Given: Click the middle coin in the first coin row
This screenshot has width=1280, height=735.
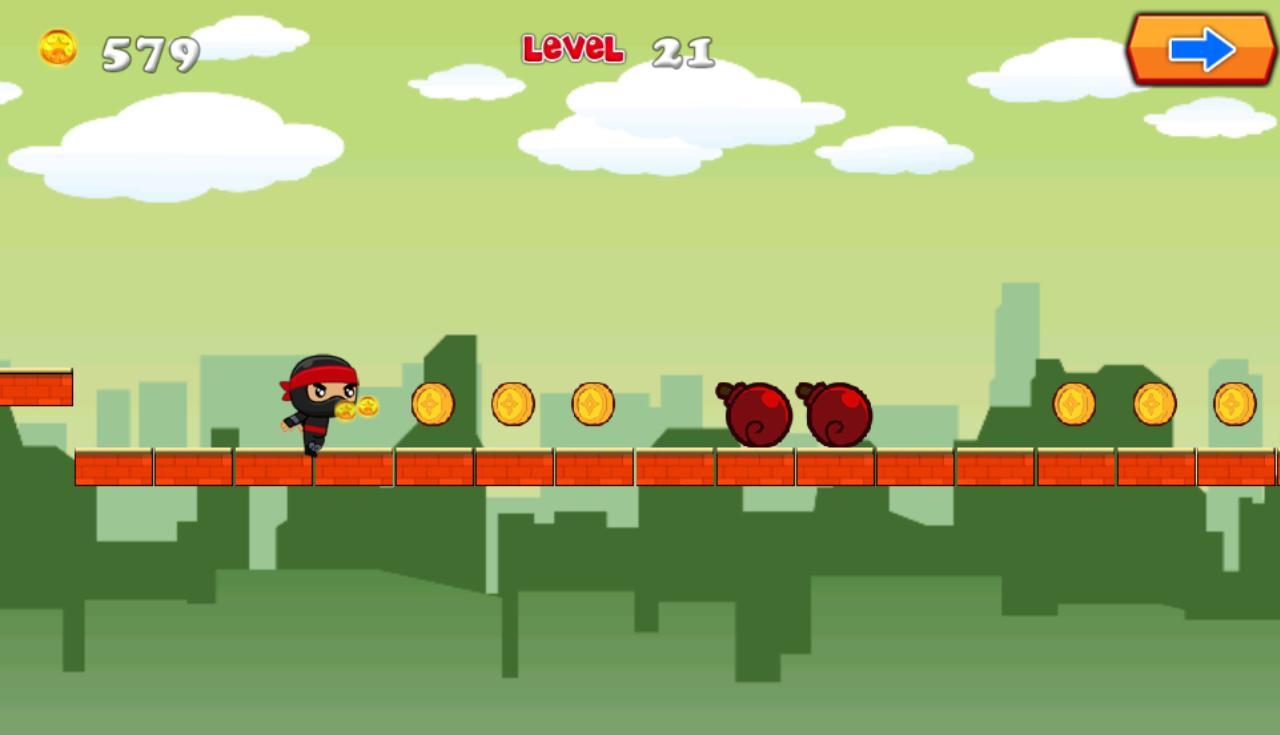Looking at the screenshot, I should [x=515, y=404].
